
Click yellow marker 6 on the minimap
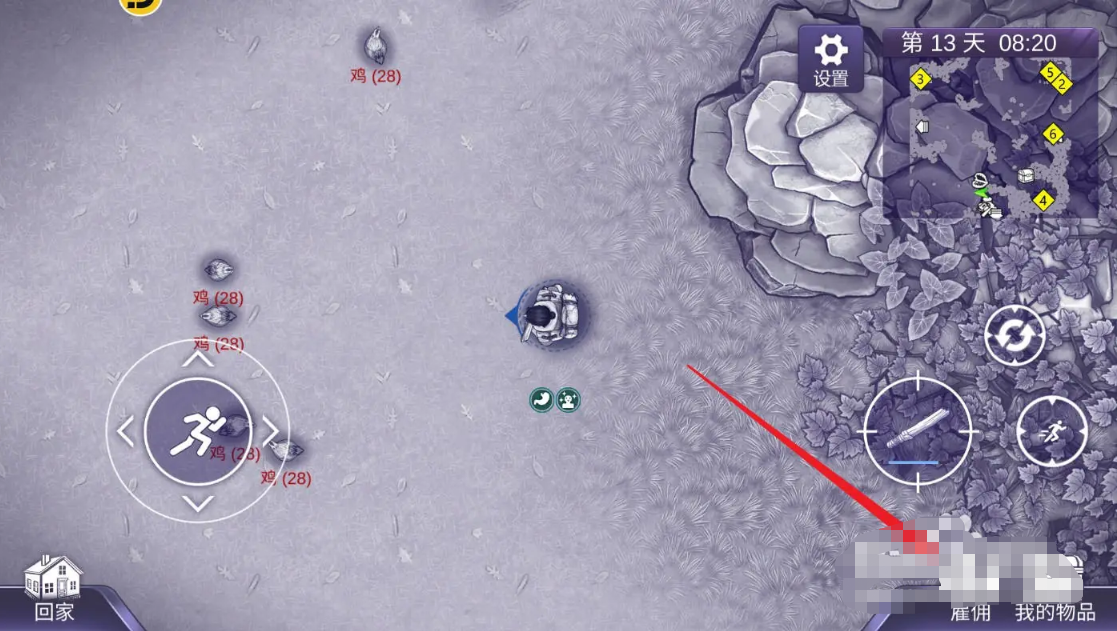[1052, 133]
